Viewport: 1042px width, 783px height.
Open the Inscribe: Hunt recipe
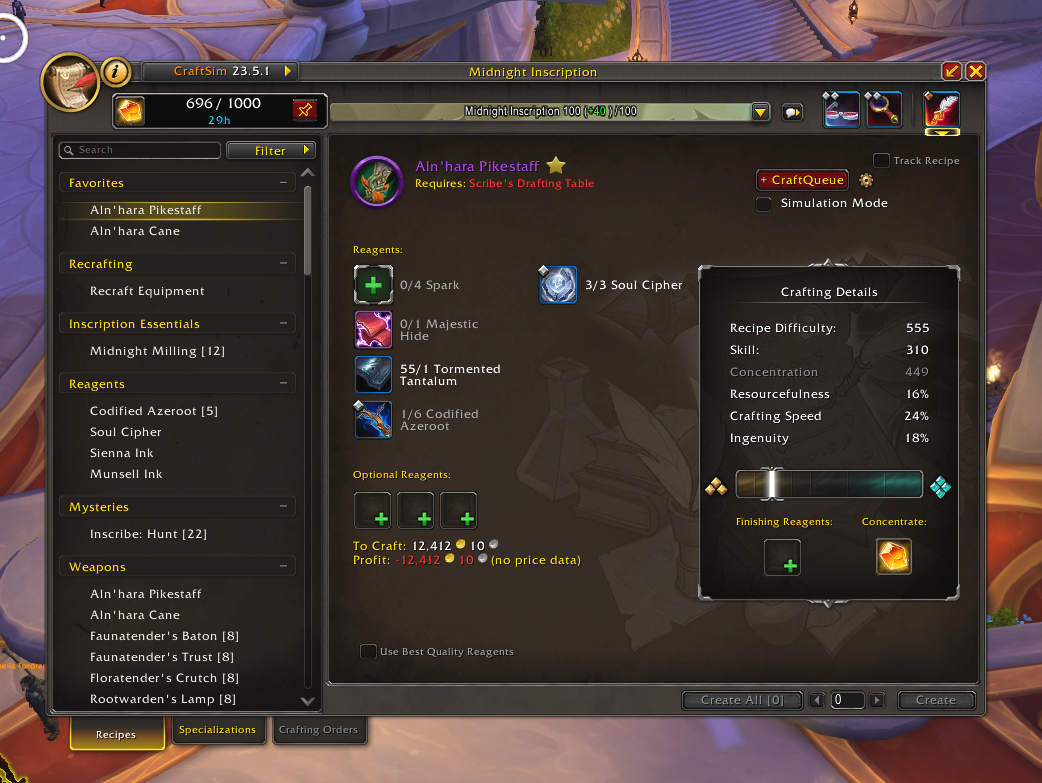tap(148, 534)
